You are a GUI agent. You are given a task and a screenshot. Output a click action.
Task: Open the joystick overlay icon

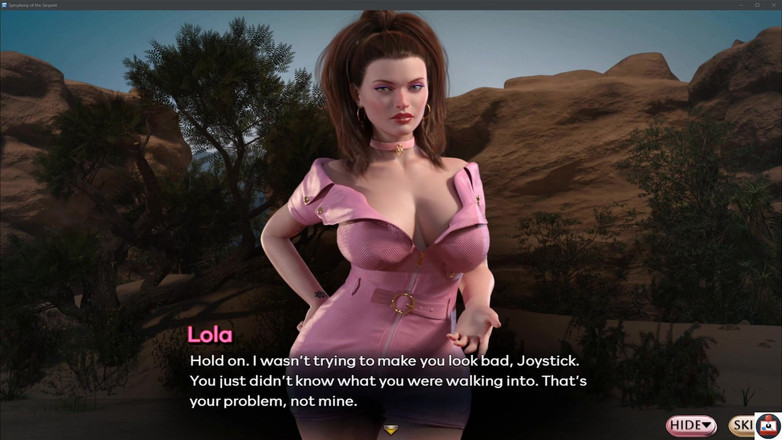(768, 425)
